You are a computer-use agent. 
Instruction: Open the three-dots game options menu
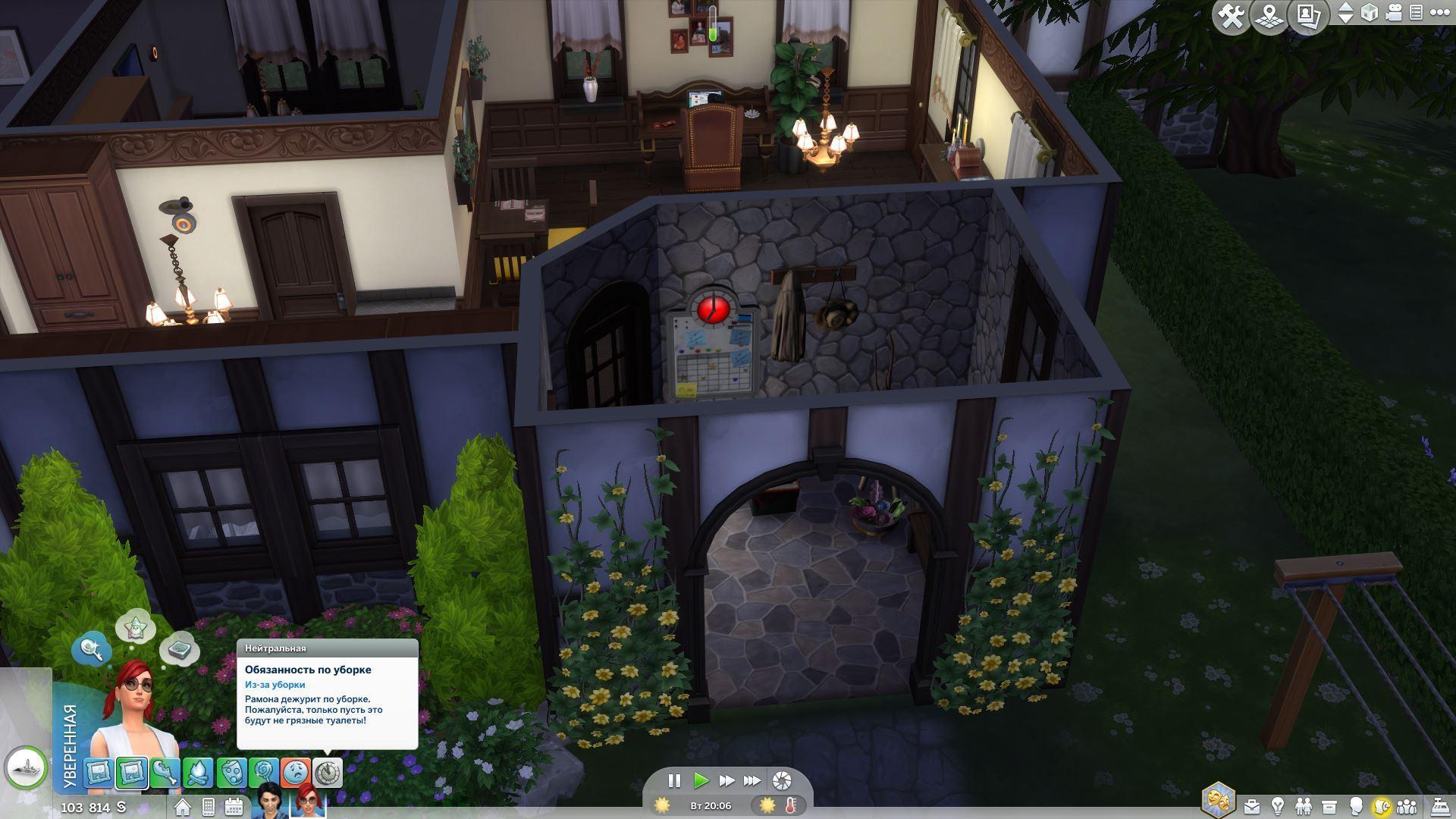[x=1439, y=13]
